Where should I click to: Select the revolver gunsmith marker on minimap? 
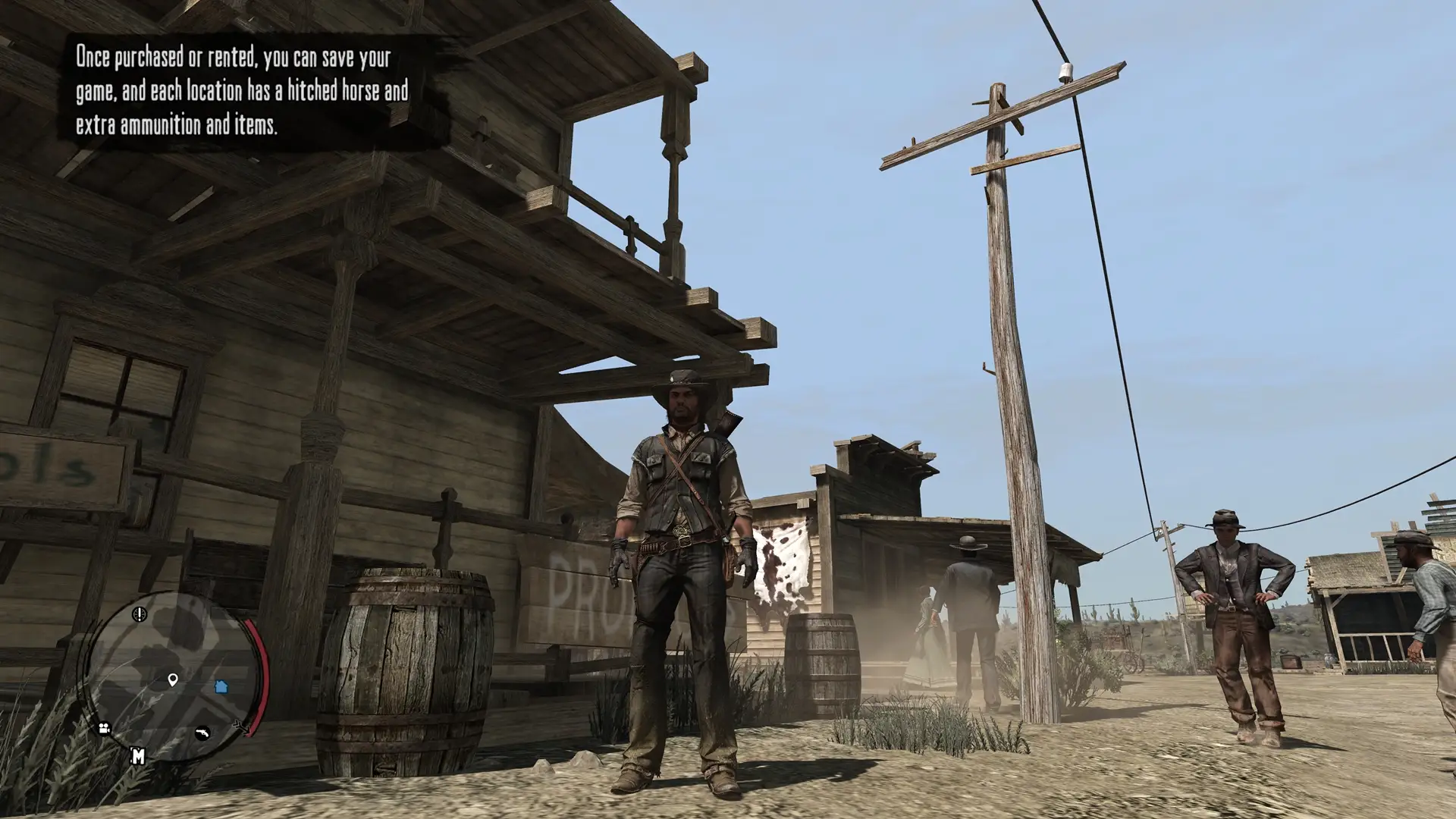click(x=202, y=733)
